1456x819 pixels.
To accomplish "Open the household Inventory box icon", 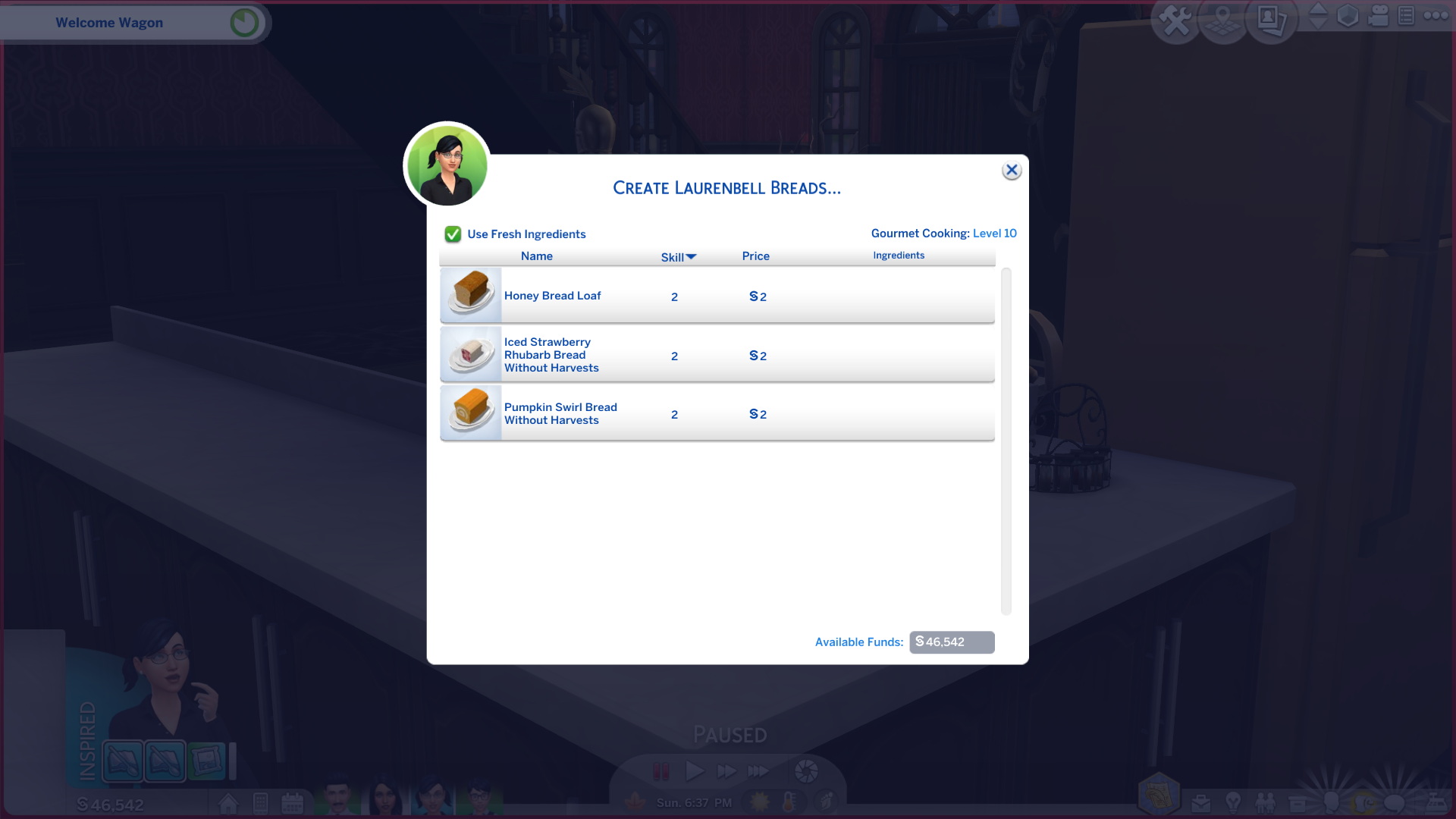I will 1297,802.
